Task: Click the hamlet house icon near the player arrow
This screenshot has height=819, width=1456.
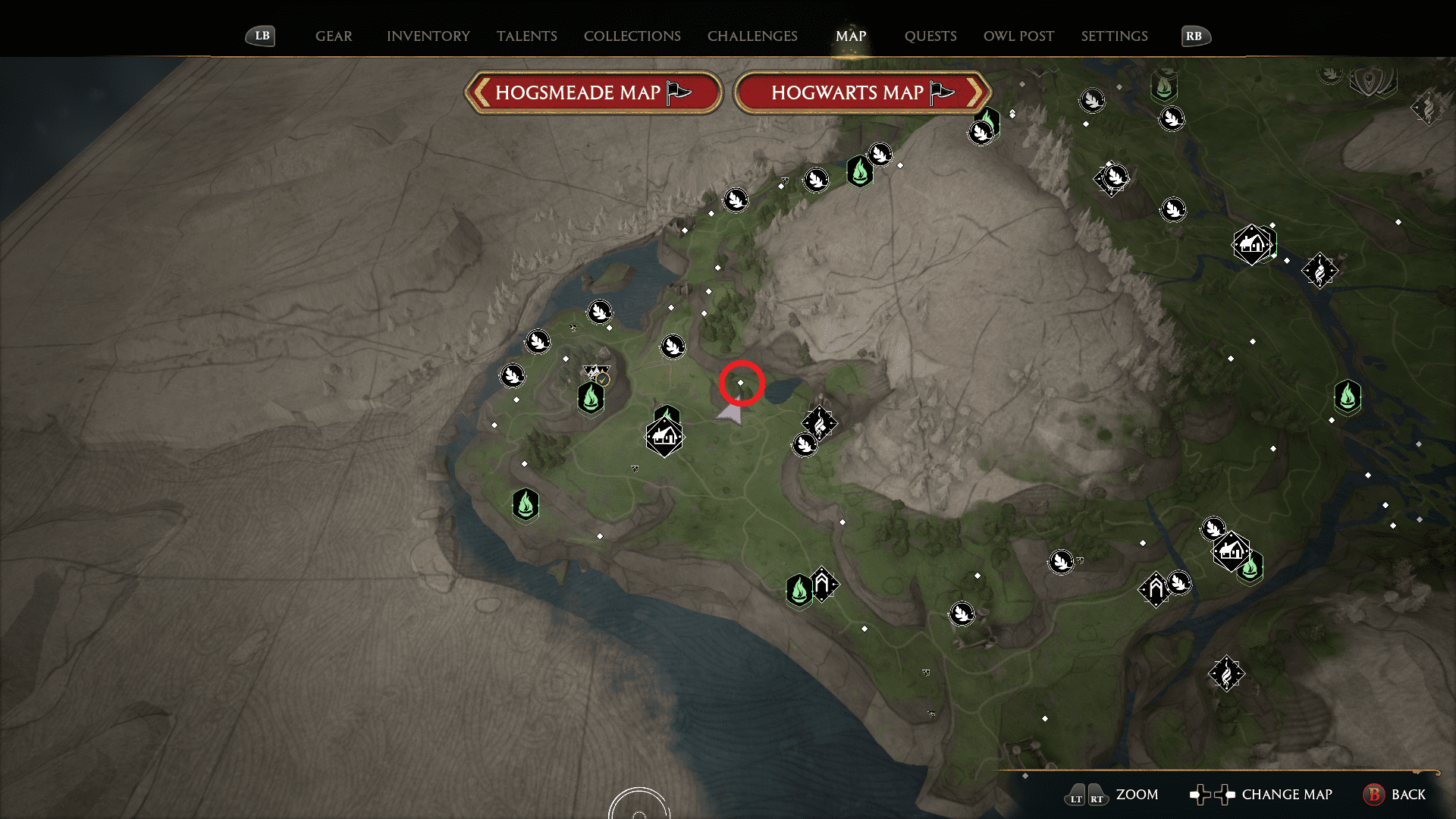Action: 664,436
